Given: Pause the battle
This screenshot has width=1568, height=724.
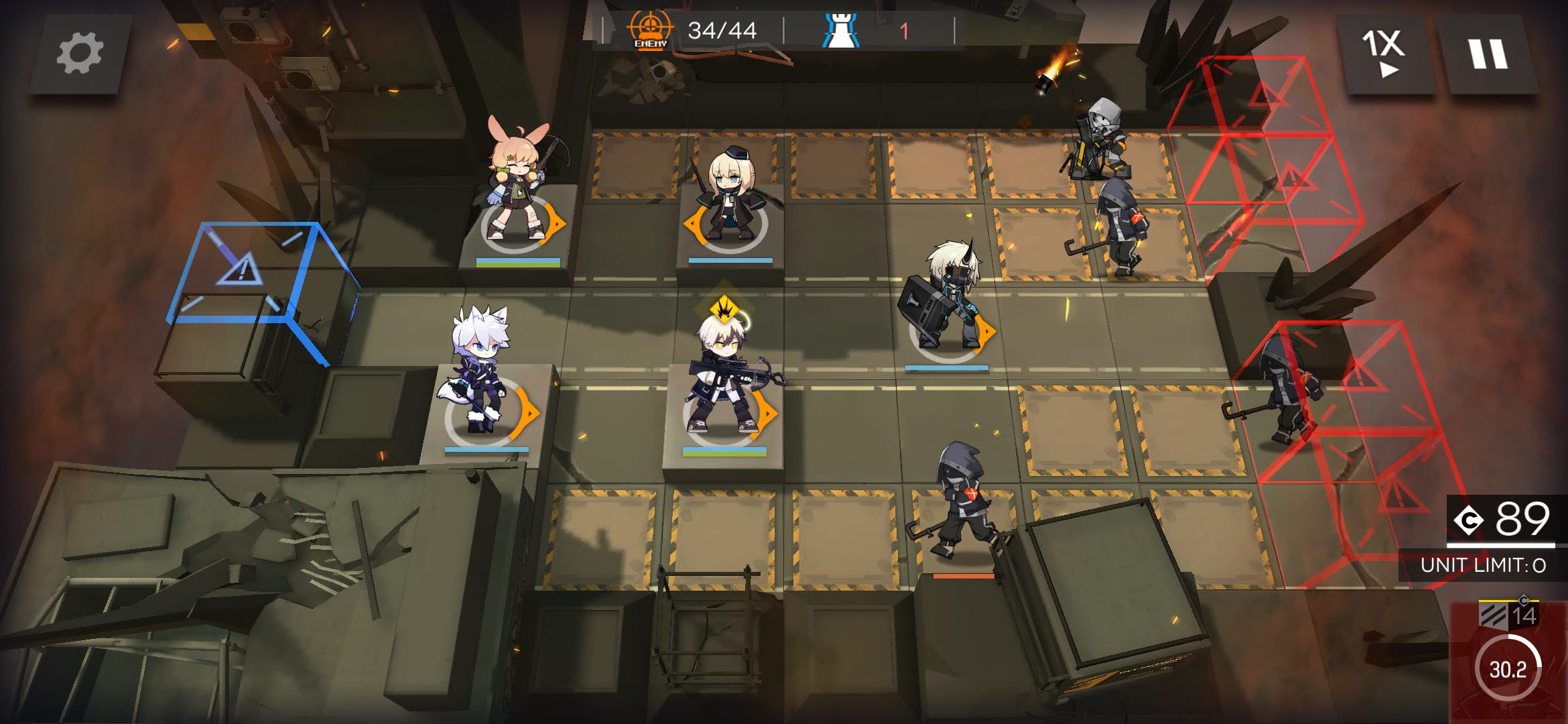Looking at the screenshot, I should 1488,54.
